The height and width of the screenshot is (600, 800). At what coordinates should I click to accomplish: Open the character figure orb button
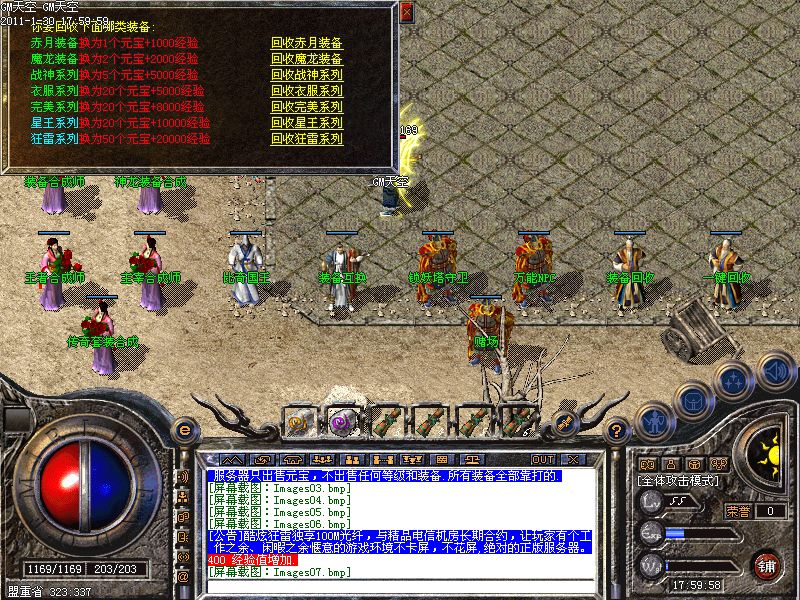tap(653, 421)
